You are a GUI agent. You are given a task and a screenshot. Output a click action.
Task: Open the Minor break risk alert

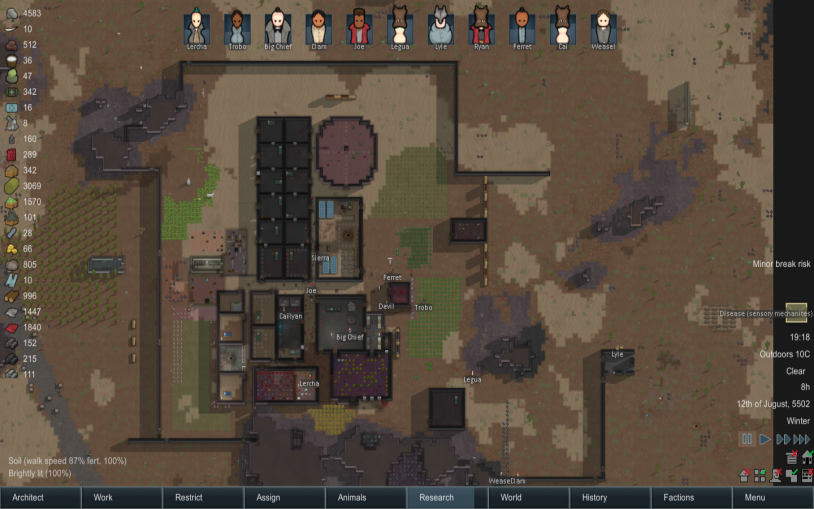point(782,264)
